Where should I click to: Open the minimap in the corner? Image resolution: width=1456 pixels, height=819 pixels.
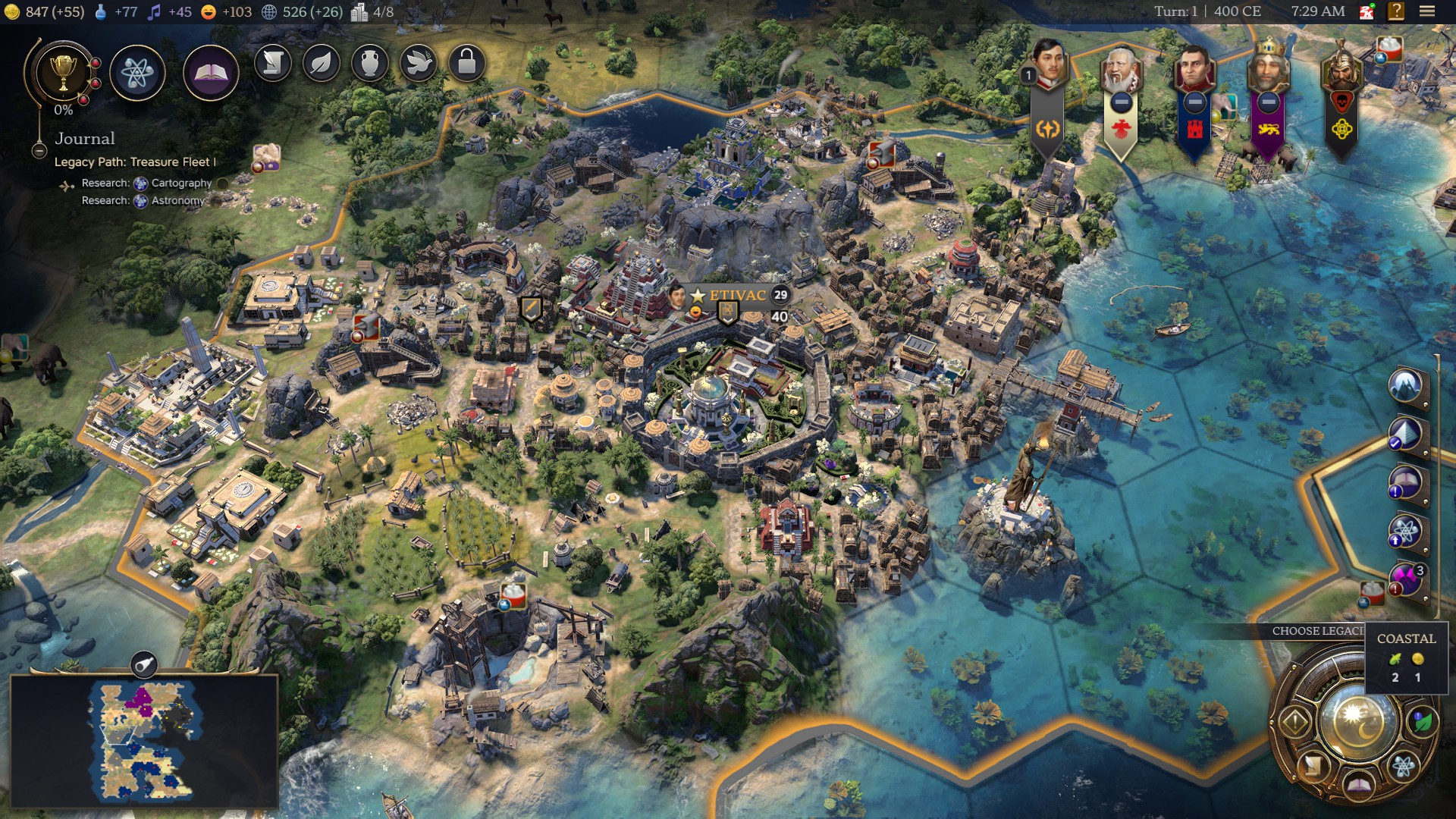point(144,740)
